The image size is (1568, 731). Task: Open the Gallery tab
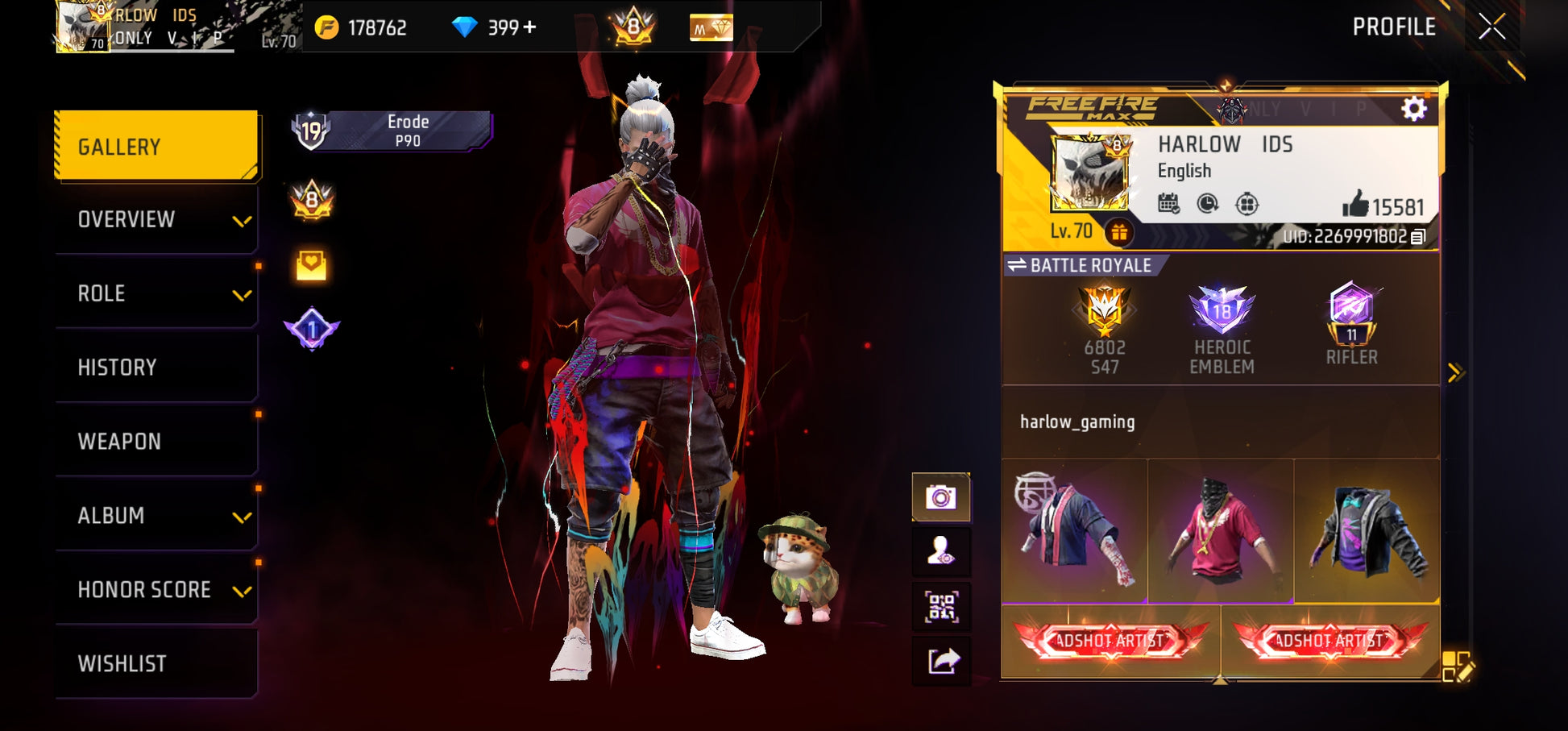click(x=156, y=146)
